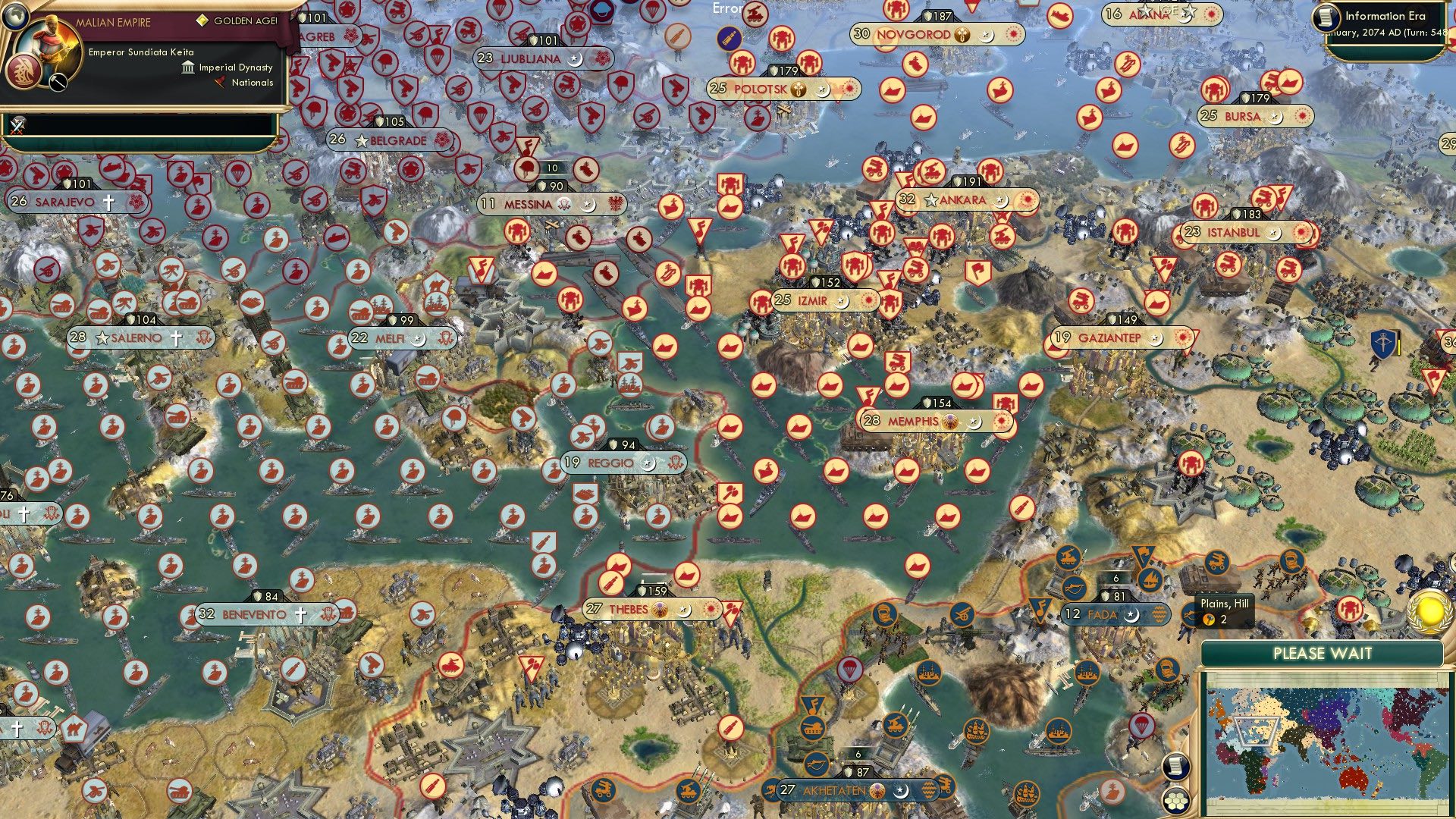This screenshot has height=819, width=1456.
Task: Open the Imperial Dynasty policy entry
Action: (x=227, y=67)
